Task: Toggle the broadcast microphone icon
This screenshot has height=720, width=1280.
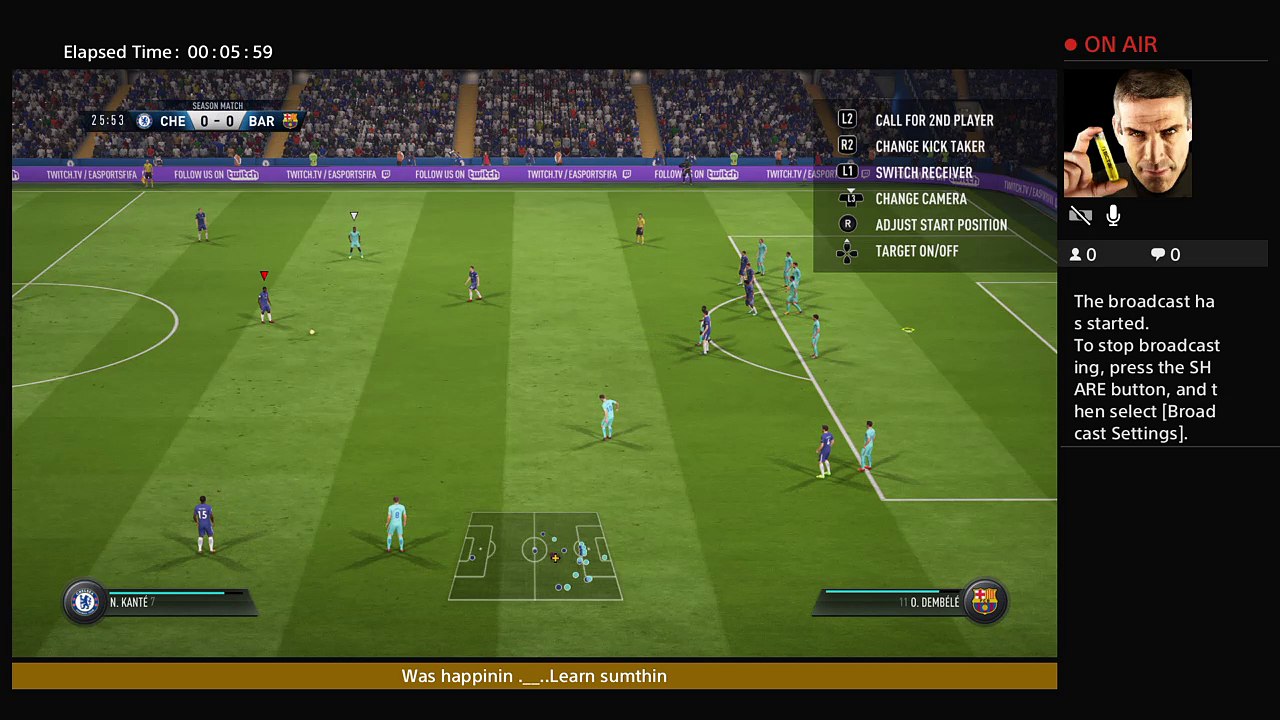Action: [x=1113, y=216]
